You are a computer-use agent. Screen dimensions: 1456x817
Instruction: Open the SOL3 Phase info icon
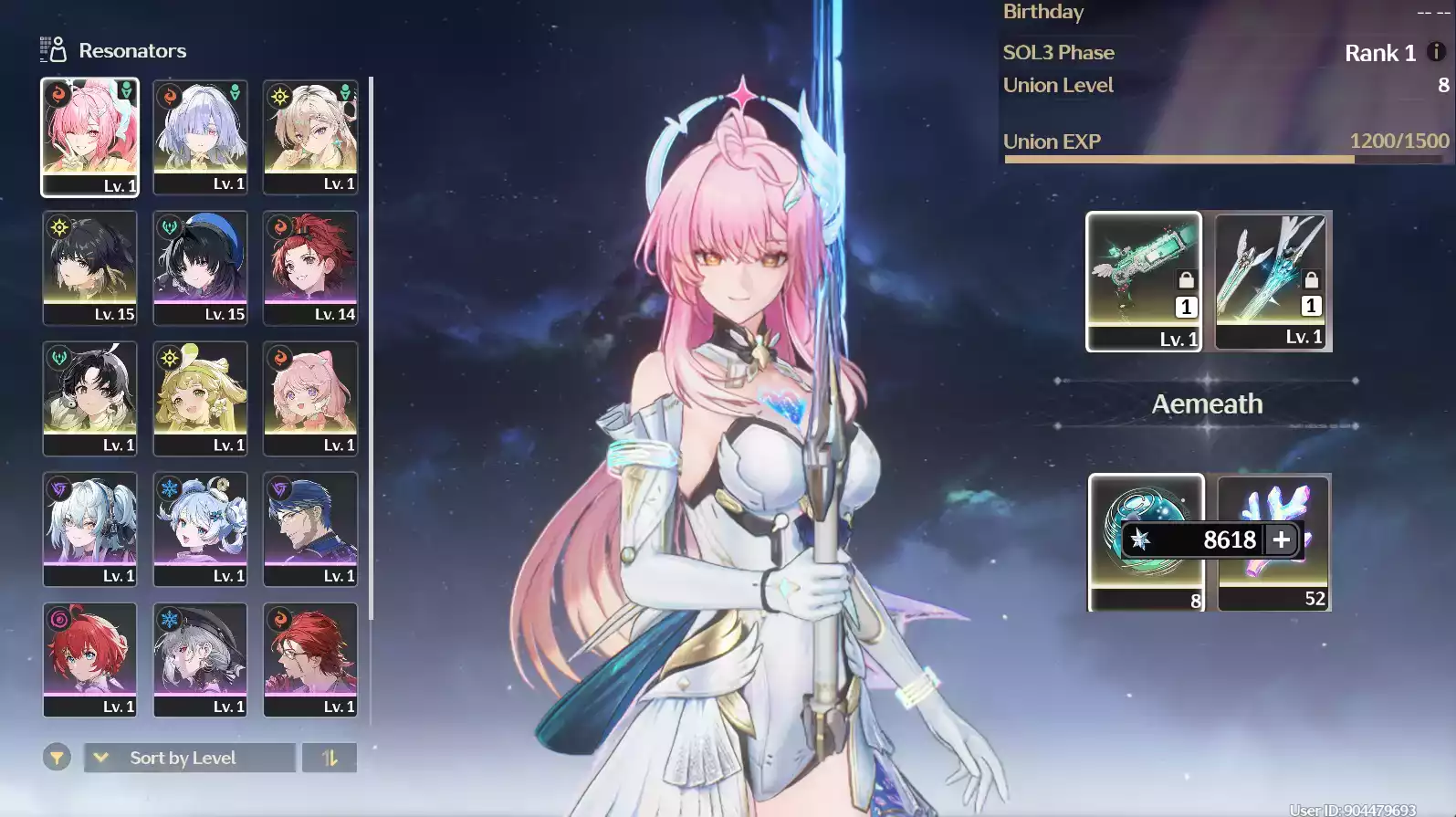pyautogui.click(x=1436, y=52)
